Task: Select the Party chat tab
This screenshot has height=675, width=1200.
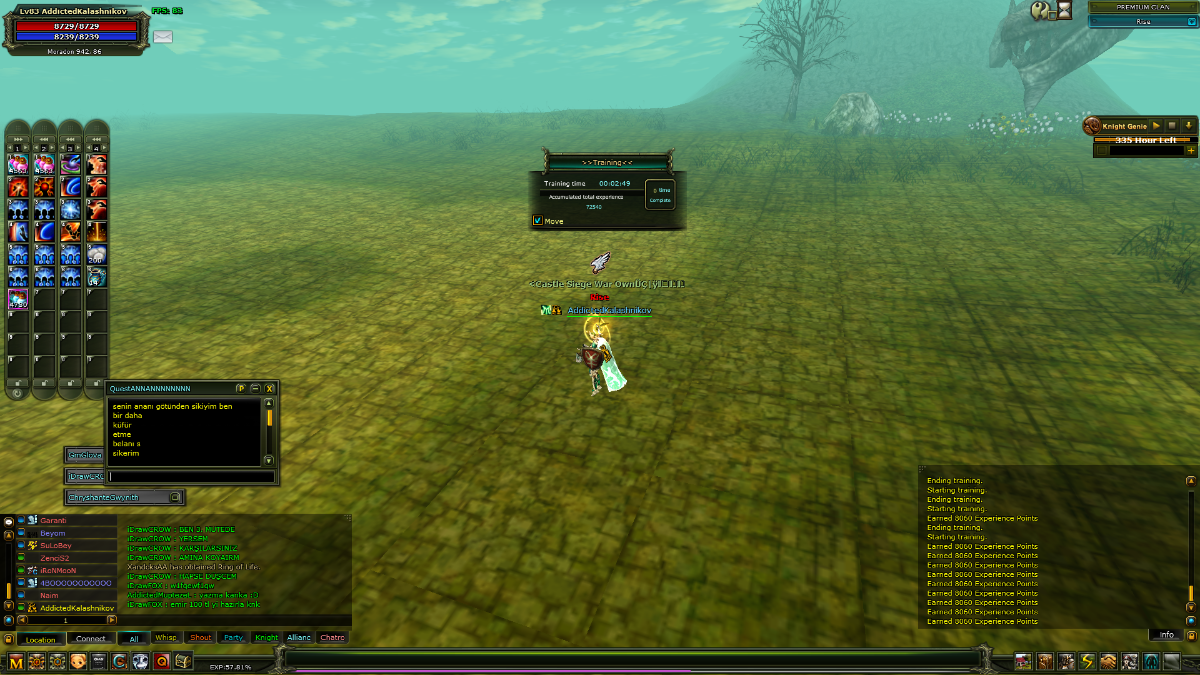Action: (x=233, y=638)
